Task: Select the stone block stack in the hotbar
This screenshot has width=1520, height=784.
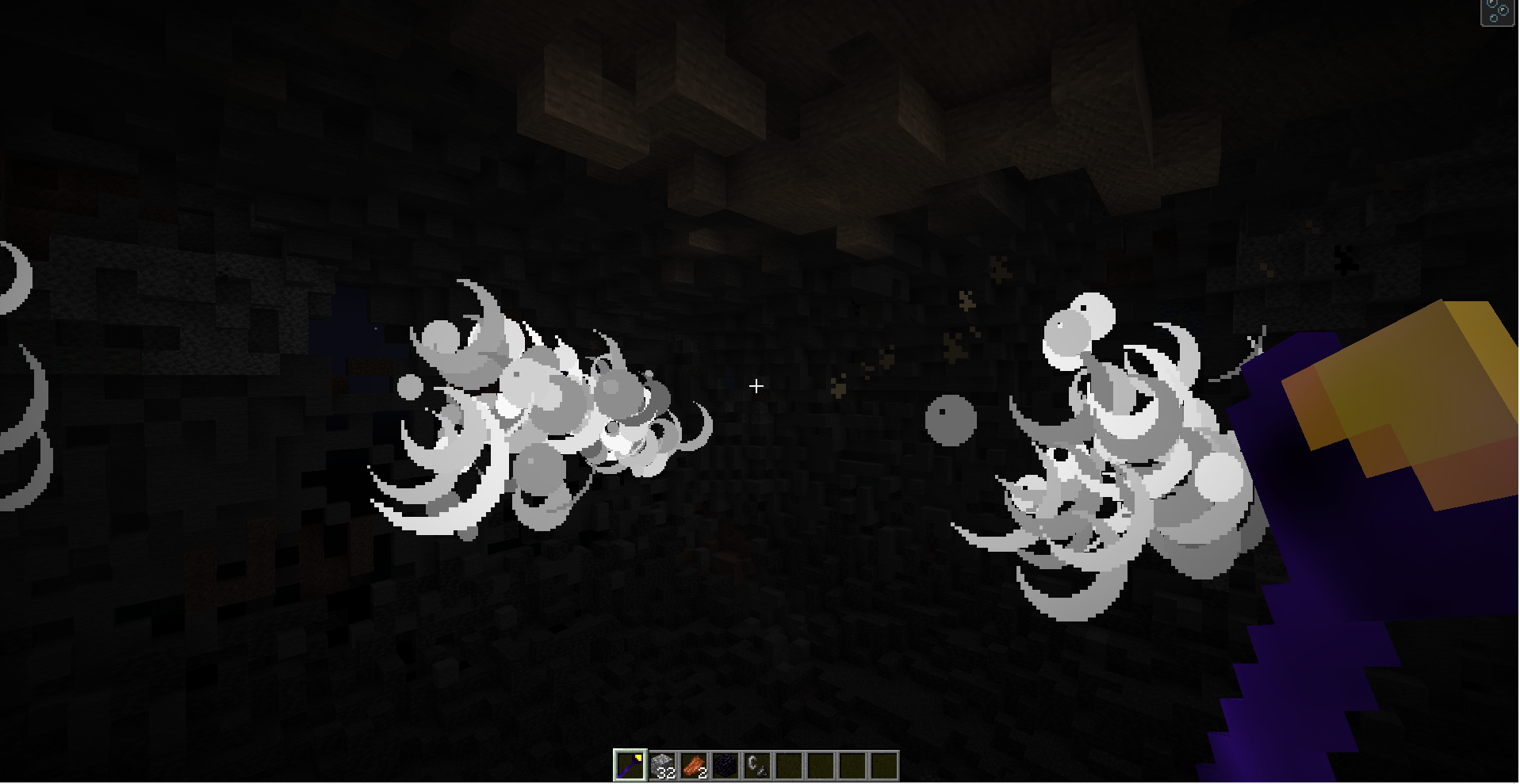Action: 661,761
